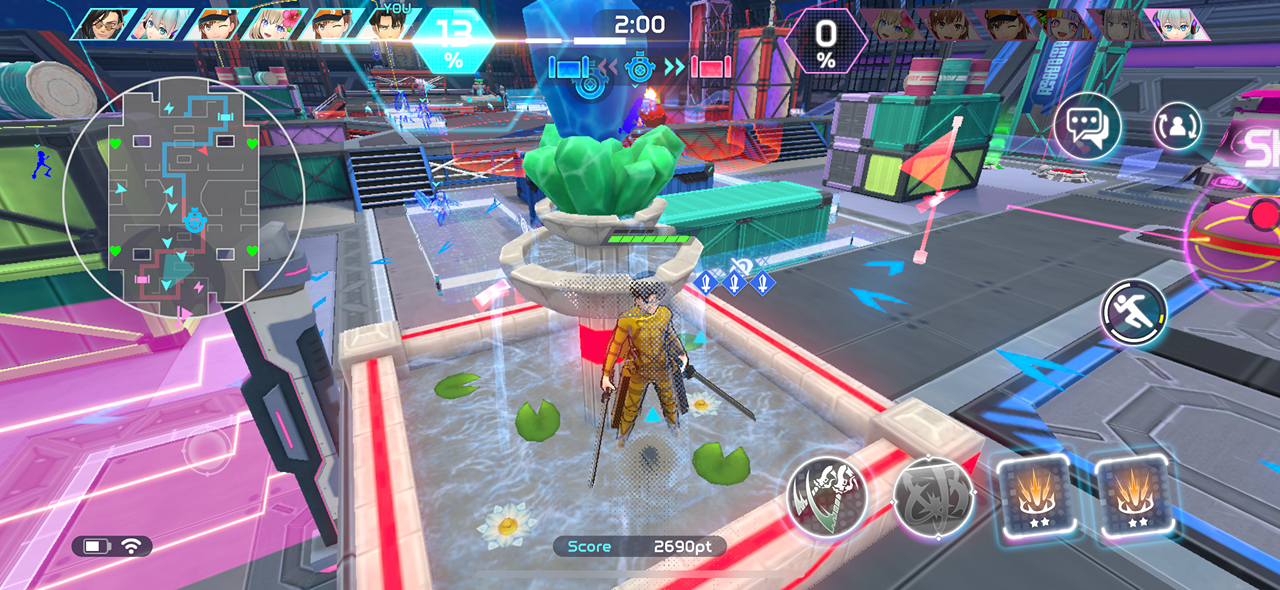Activate the running figure dash button
The image size is (1280, 590).
tap(1134, 312)
